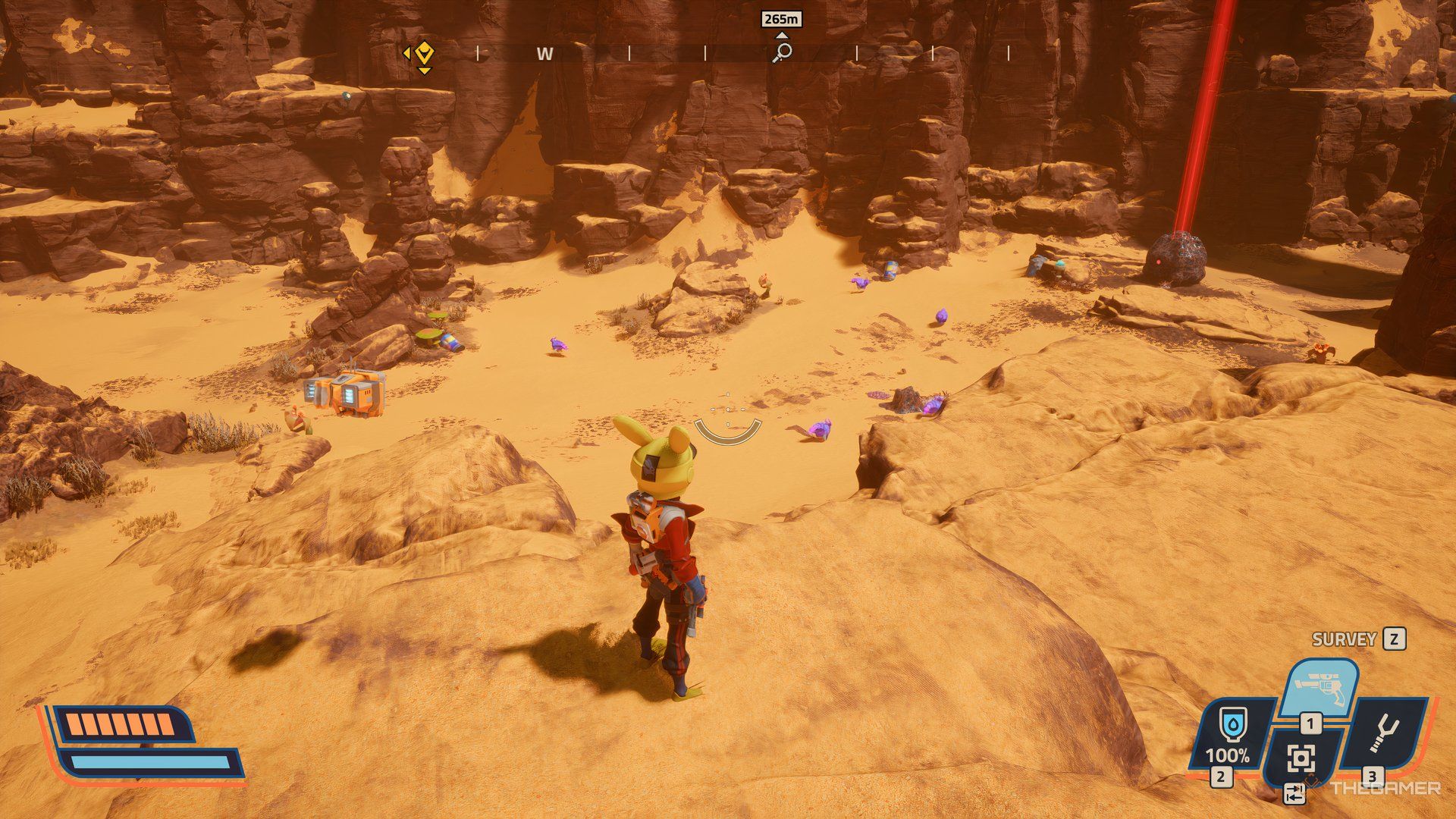Click the magnifying glass compass marker

point(782,52)
